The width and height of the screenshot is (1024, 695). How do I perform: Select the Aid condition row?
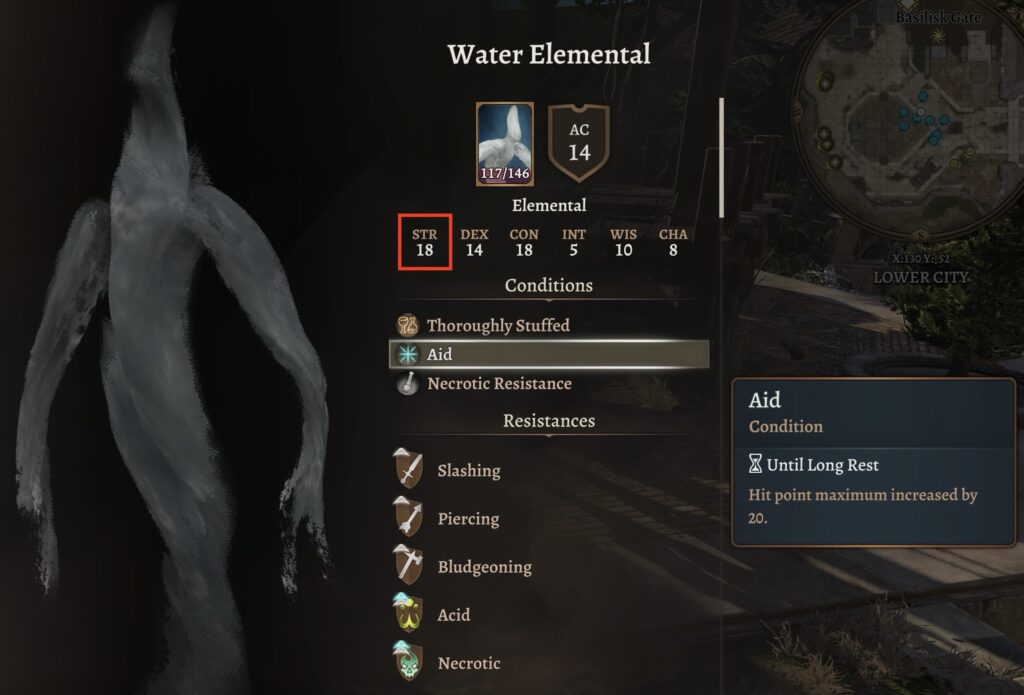coord(548,354)
